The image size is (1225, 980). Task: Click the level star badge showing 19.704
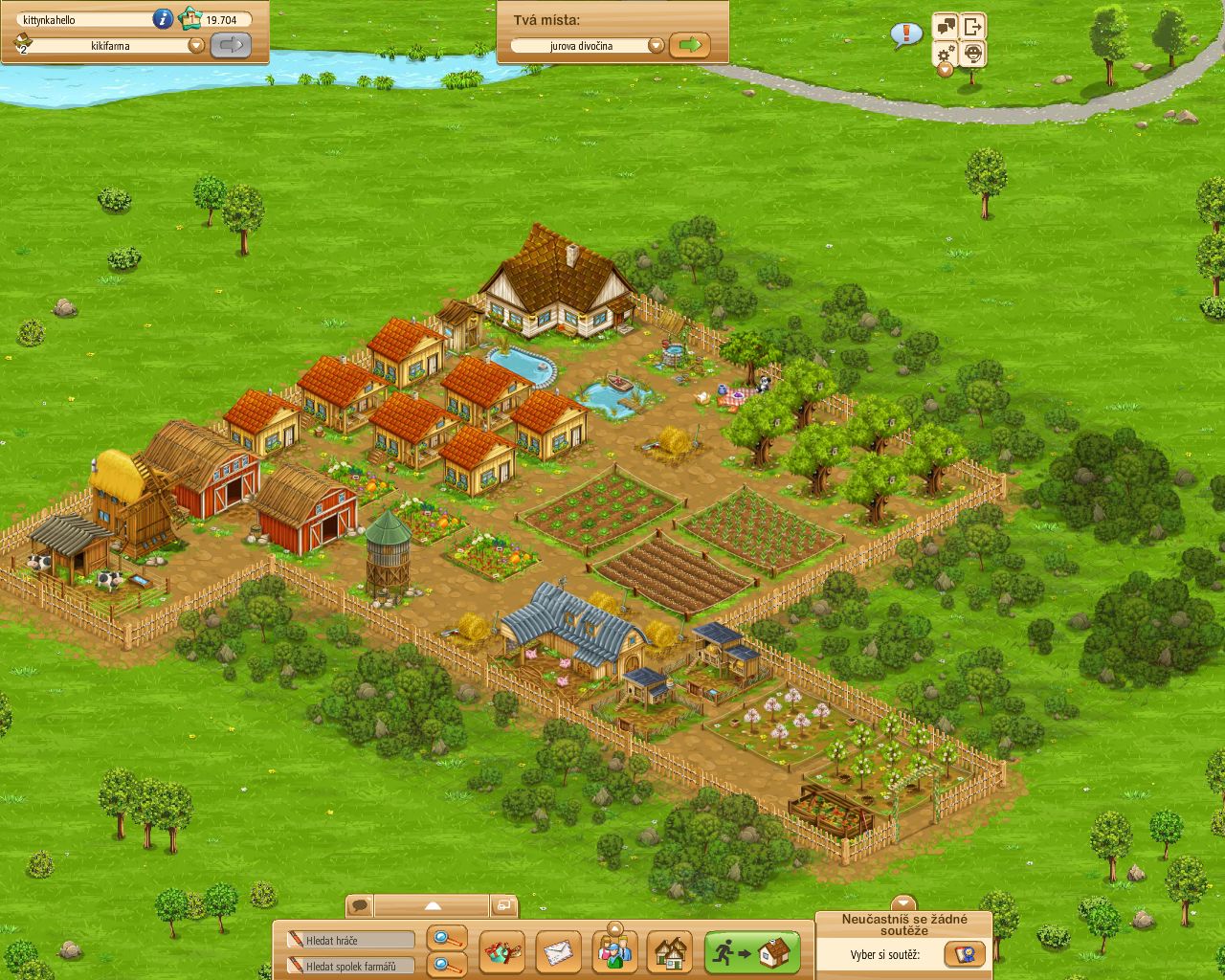point(192,18)
